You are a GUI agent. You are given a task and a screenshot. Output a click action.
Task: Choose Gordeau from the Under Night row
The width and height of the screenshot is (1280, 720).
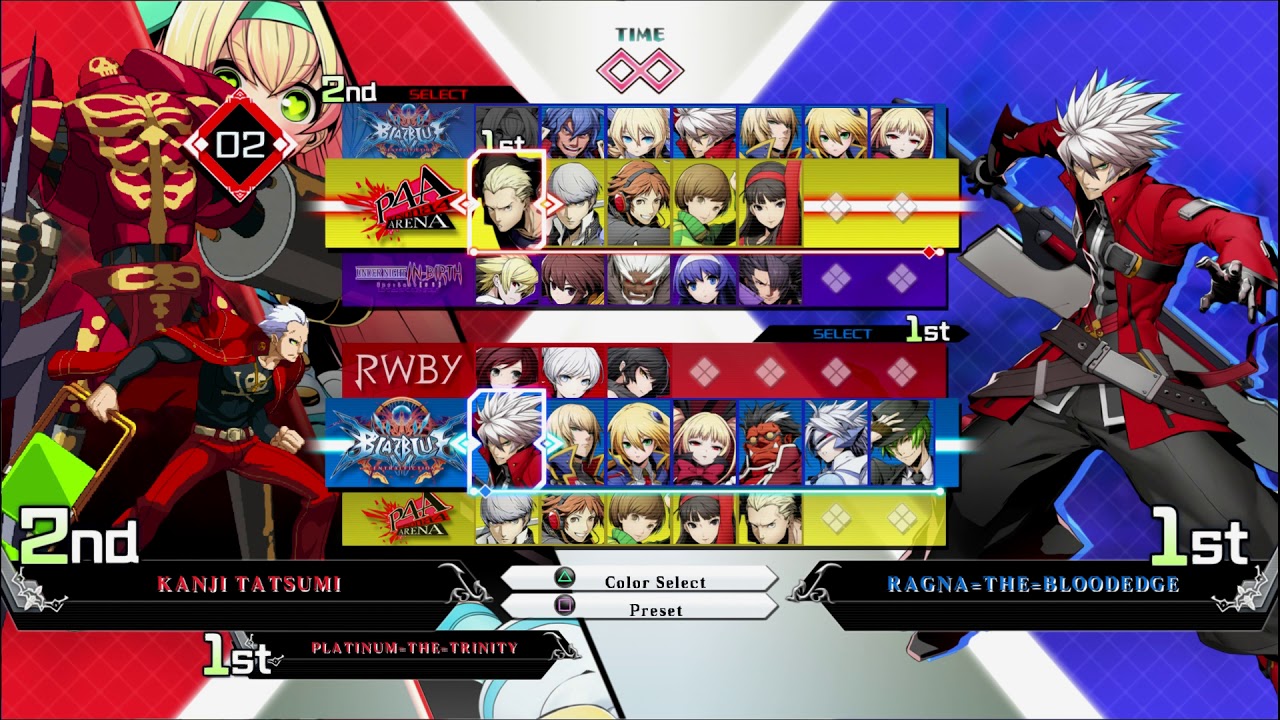tap(770, 280)
